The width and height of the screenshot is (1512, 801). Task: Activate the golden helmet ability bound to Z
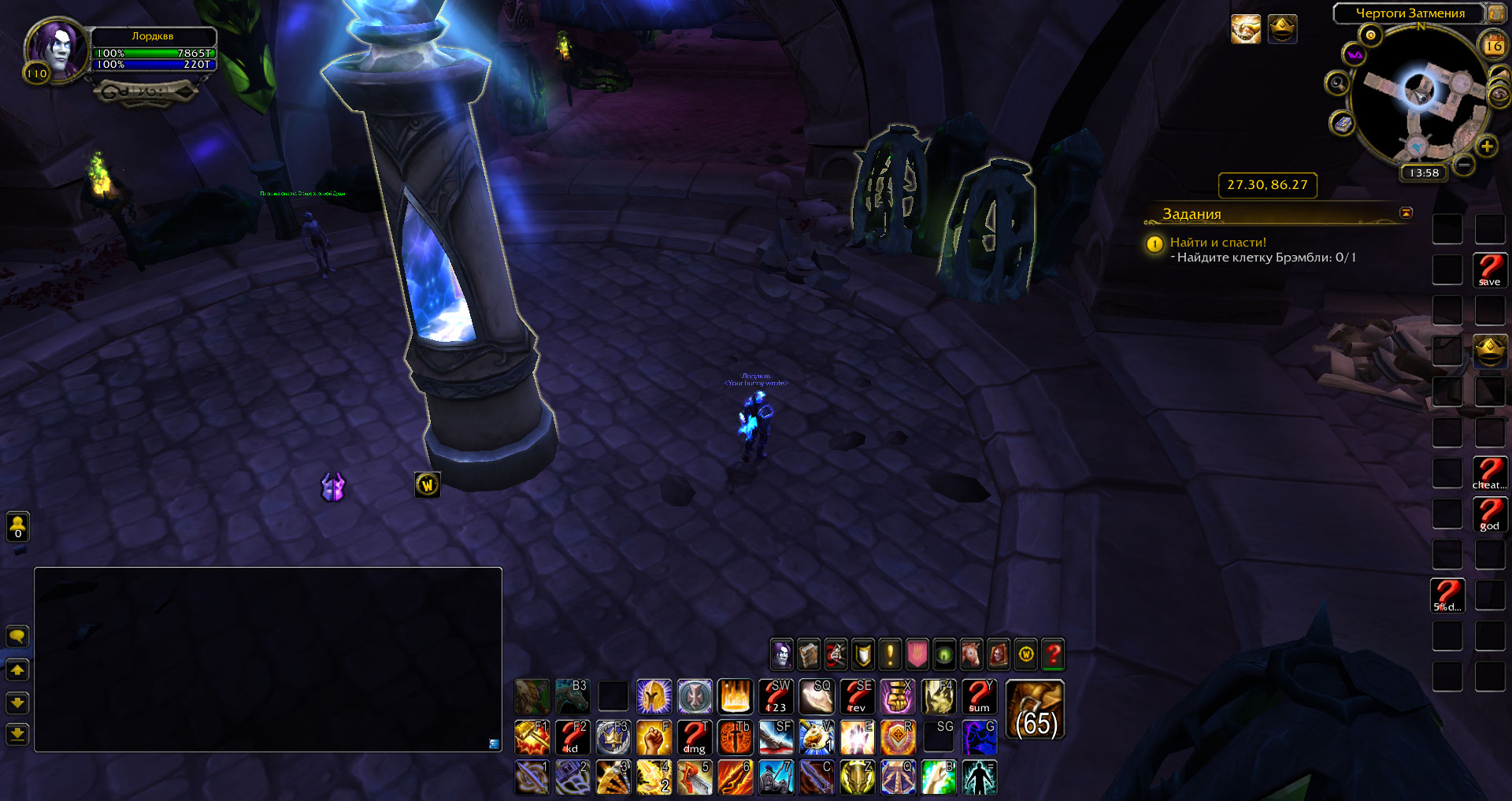857,778
